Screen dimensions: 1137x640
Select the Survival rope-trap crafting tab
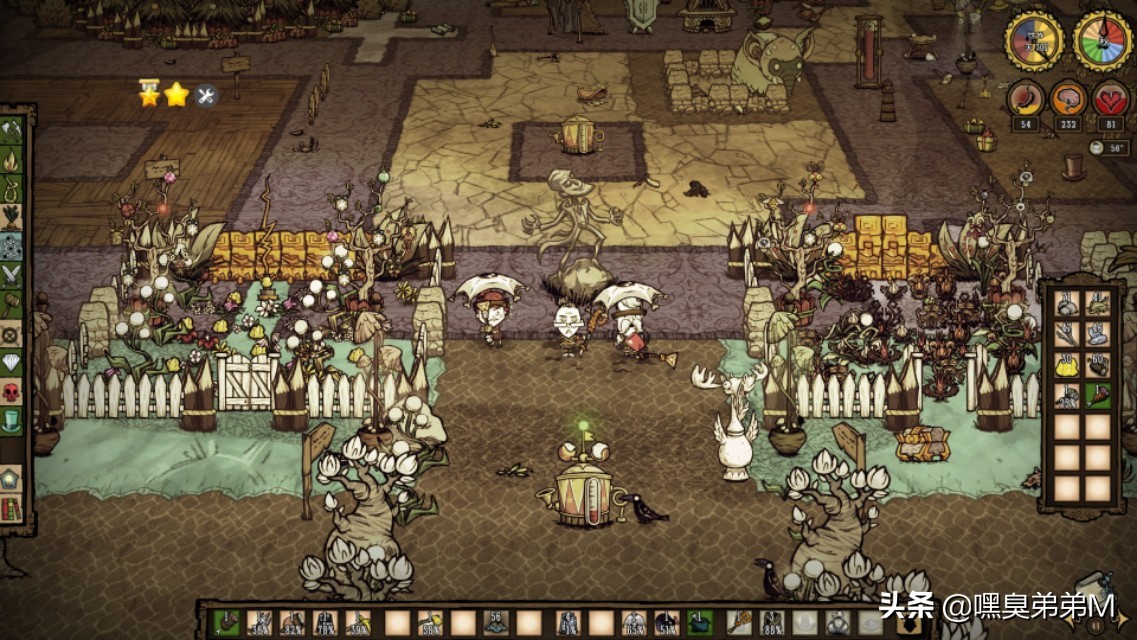tap(12, 187)
